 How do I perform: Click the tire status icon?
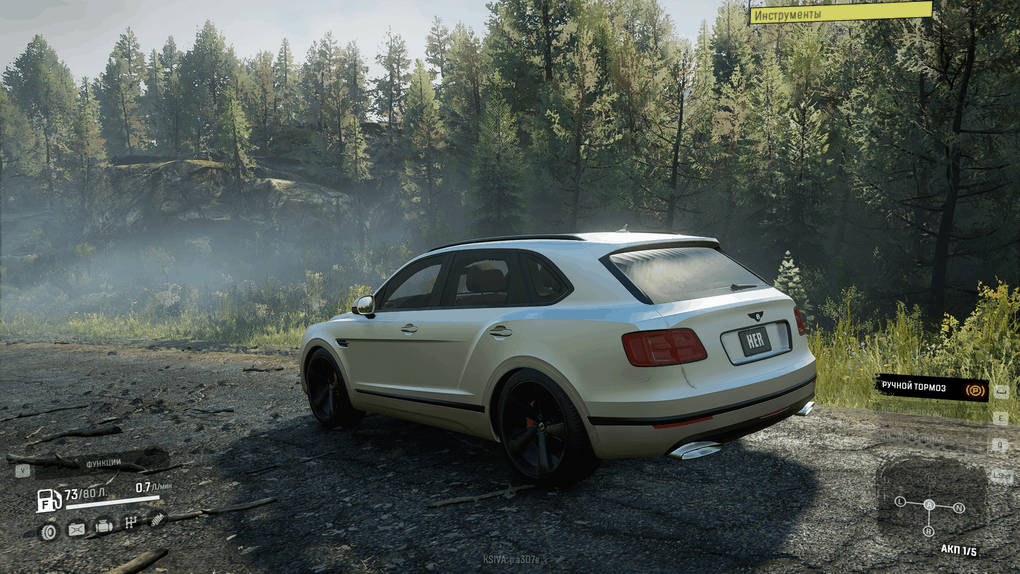pyautogui.click(x=48, y=531)
